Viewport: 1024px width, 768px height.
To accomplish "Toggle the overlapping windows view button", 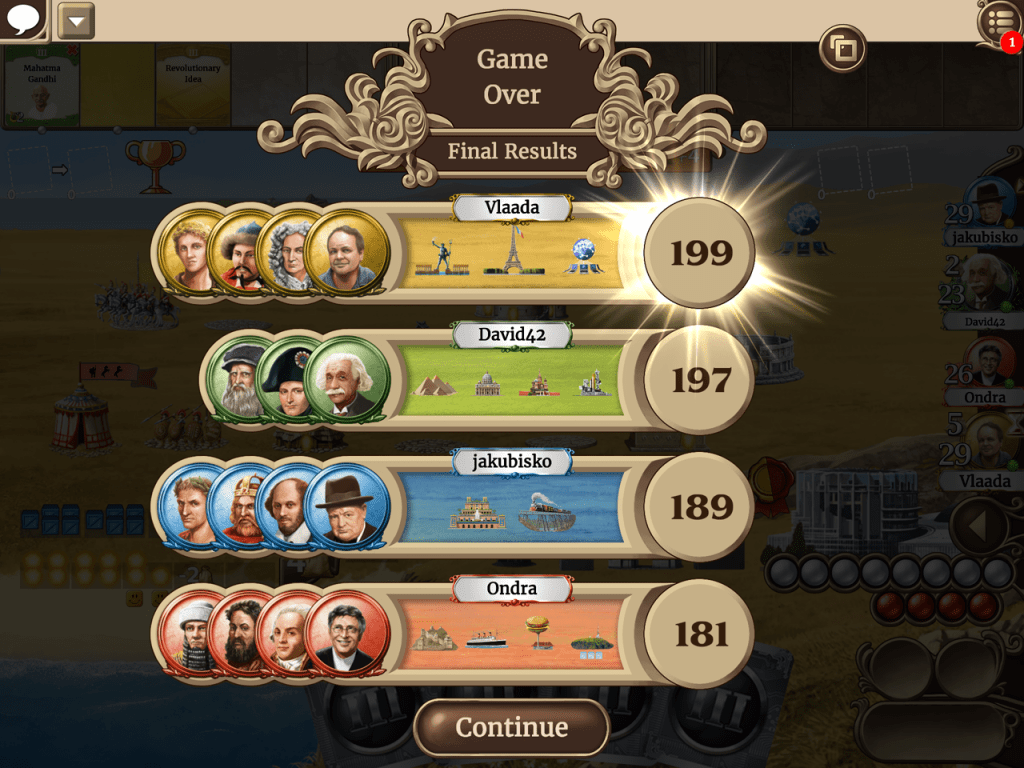I will (842, 47).
